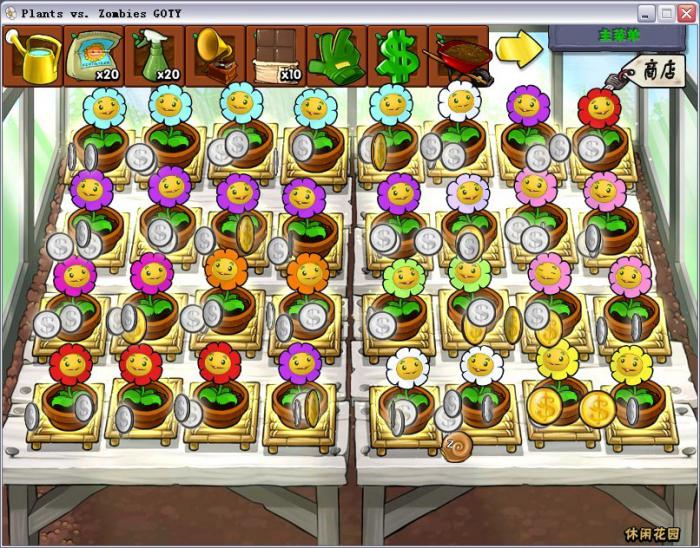Close the game window
The image size is (700, 548).
click(685, 13)
